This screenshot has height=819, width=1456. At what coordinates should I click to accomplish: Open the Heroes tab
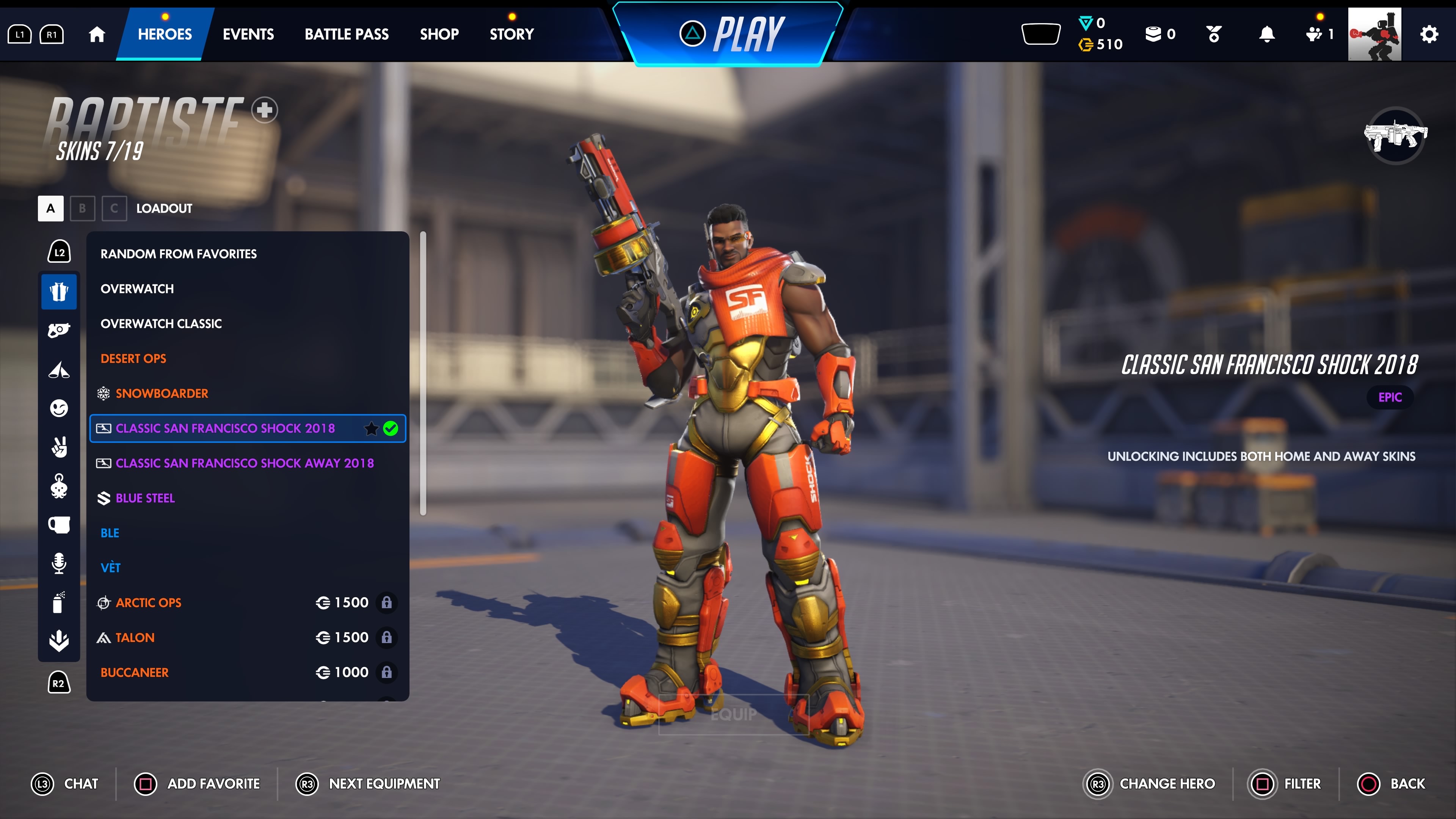click(165, 34)
